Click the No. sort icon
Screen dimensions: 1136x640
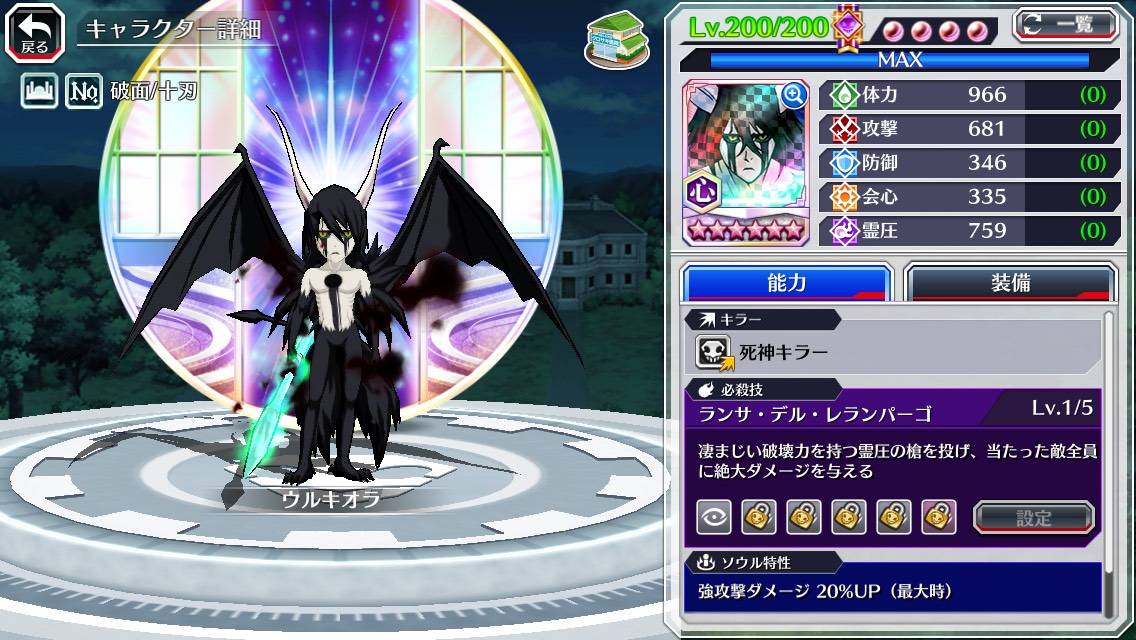(84, 93)
